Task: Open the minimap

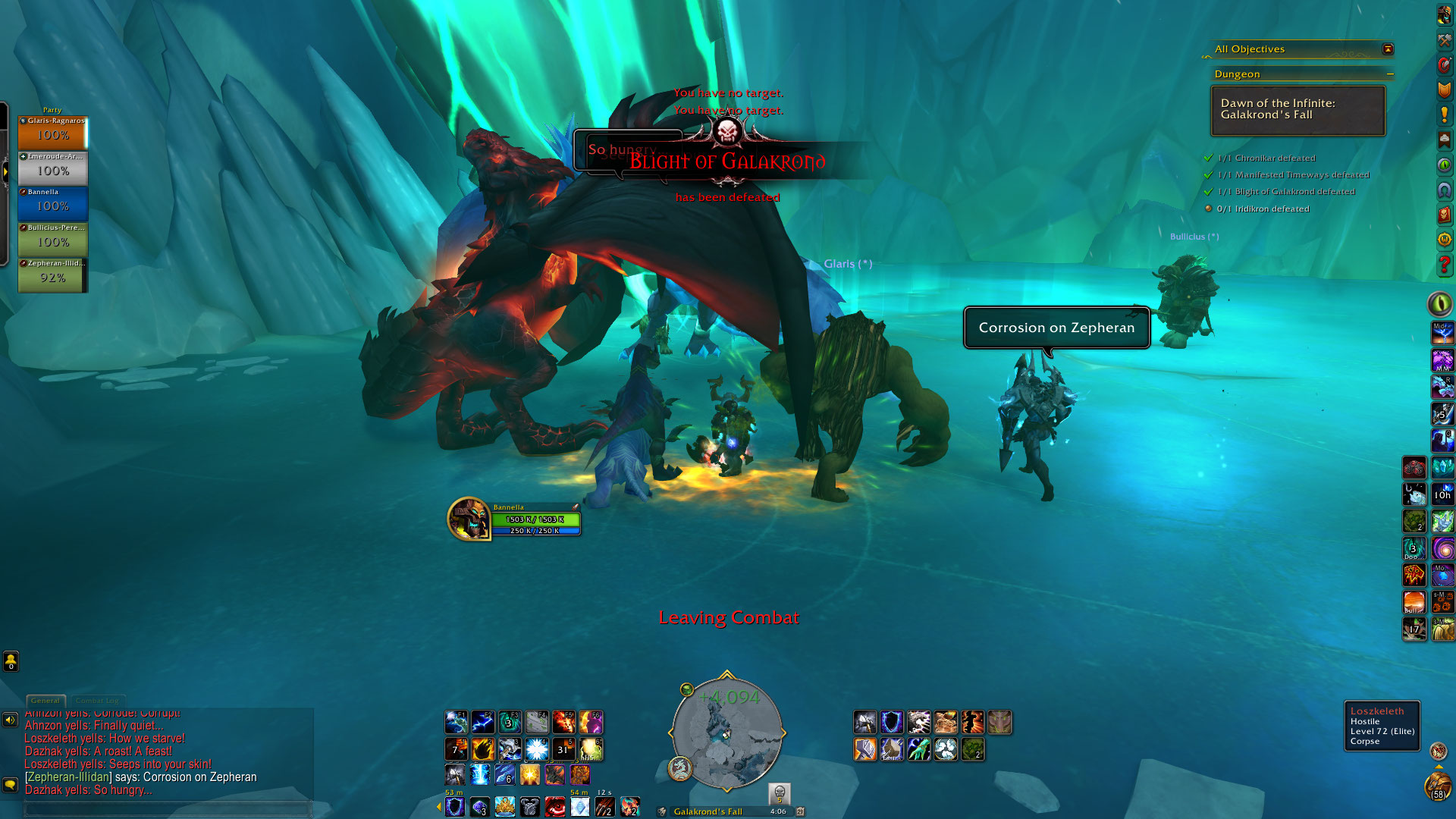Action: (x=726, y=733)
